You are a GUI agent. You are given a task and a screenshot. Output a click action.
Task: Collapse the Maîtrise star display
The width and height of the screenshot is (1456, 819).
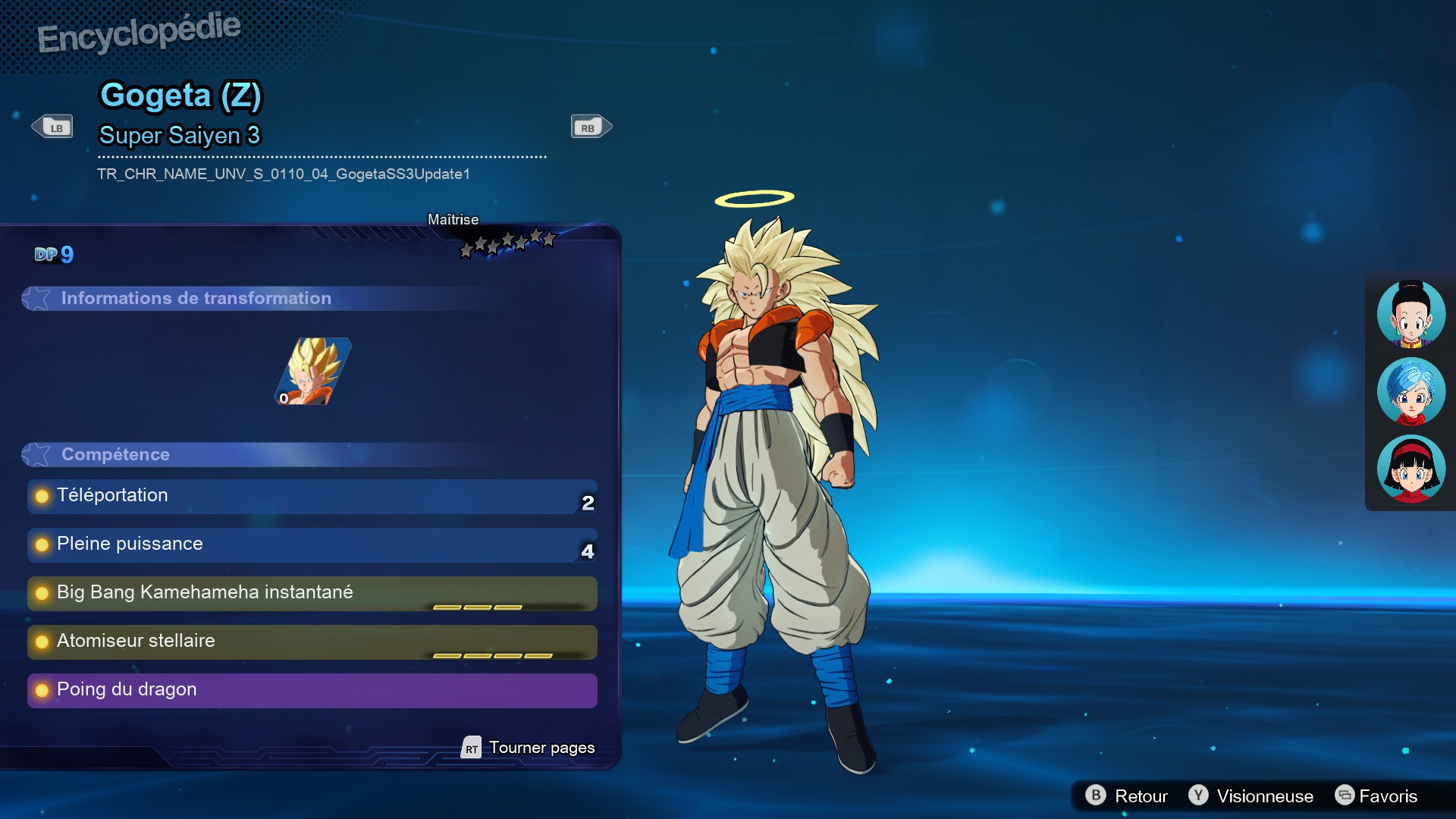pyautogui.click(x=507, y=239)
